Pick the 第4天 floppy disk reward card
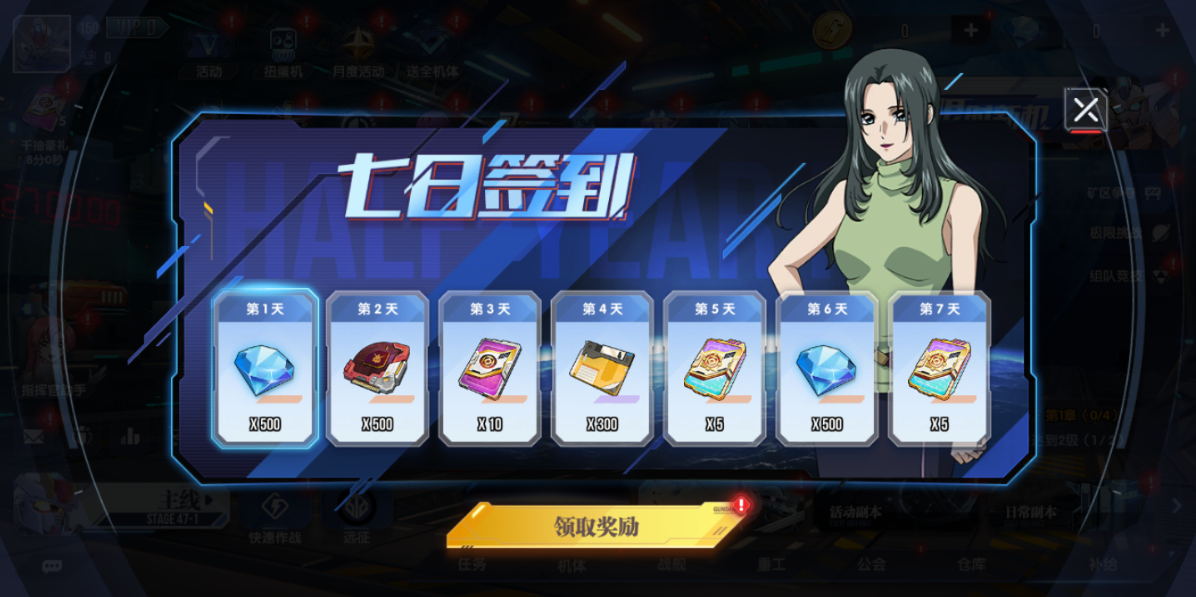 pos(602,369)
